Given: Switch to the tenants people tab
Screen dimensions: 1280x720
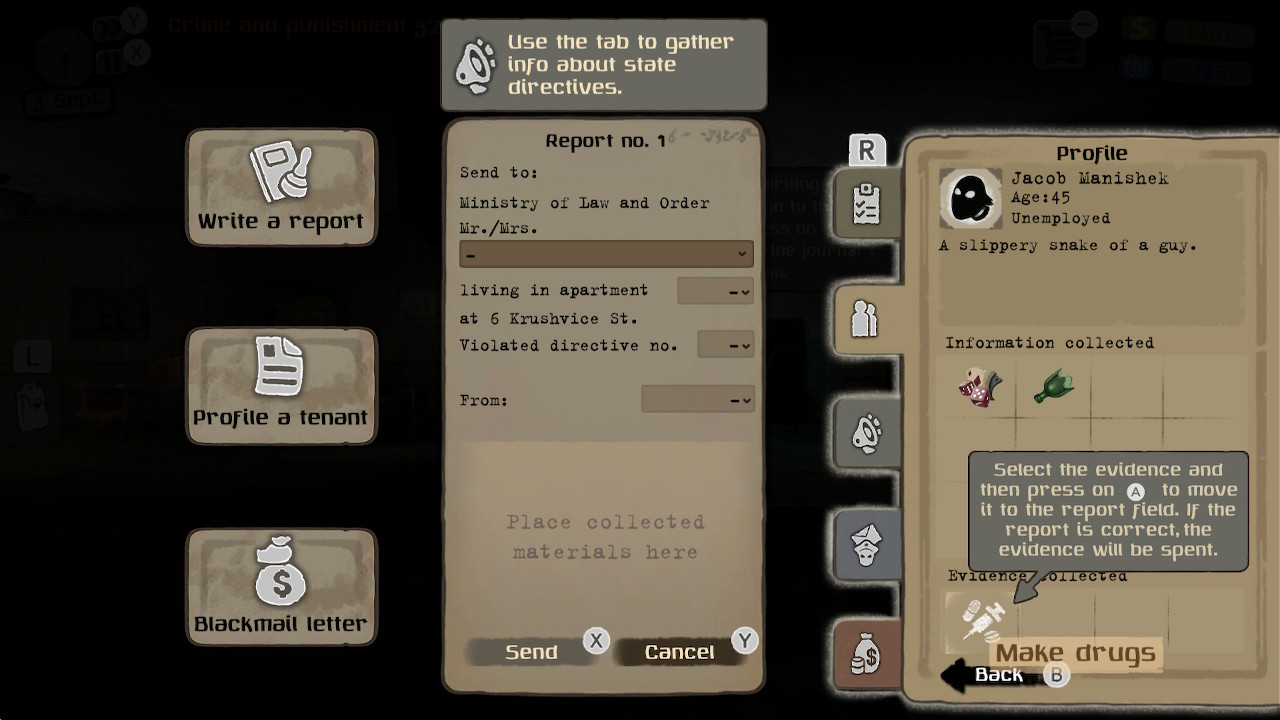Looking at the screenshot, I should tap(865, 318).
